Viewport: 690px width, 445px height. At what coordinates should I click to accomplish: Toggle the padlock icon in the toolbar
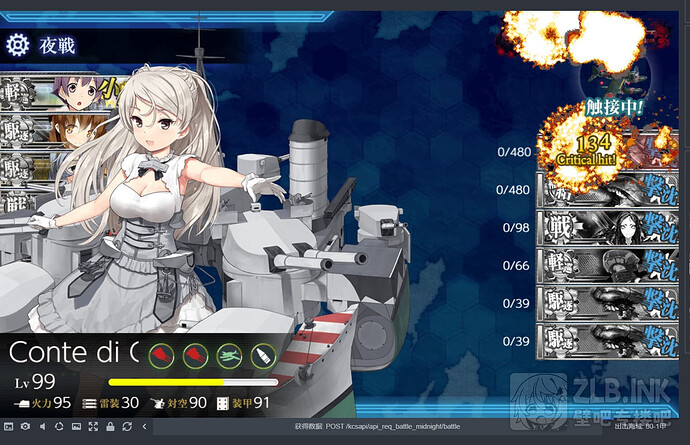click(x=110, y=426)
